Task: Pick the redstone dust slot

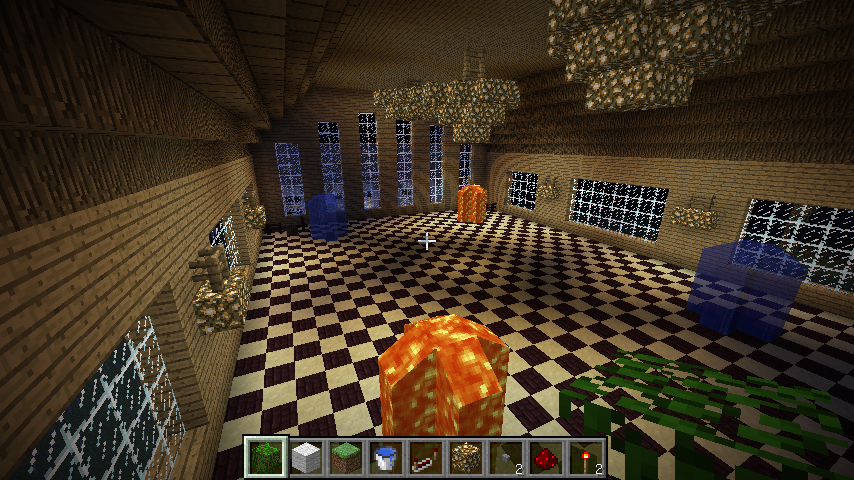Action: click(x=546, y=459)
